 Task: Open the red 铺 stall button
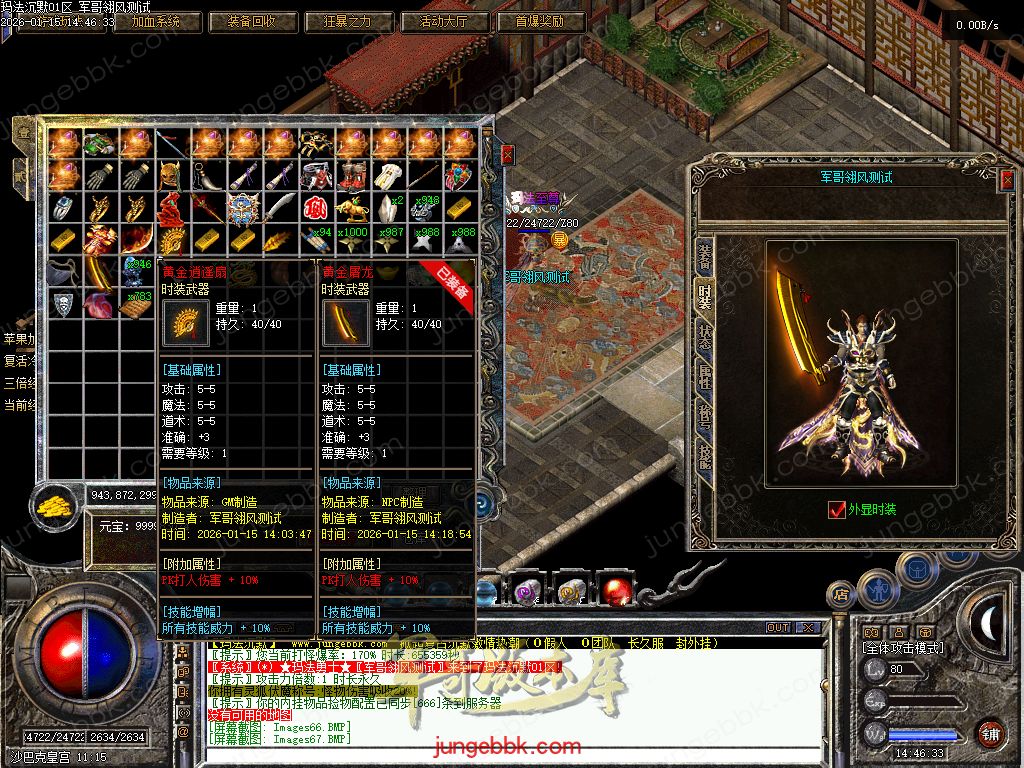pos(991,733)
